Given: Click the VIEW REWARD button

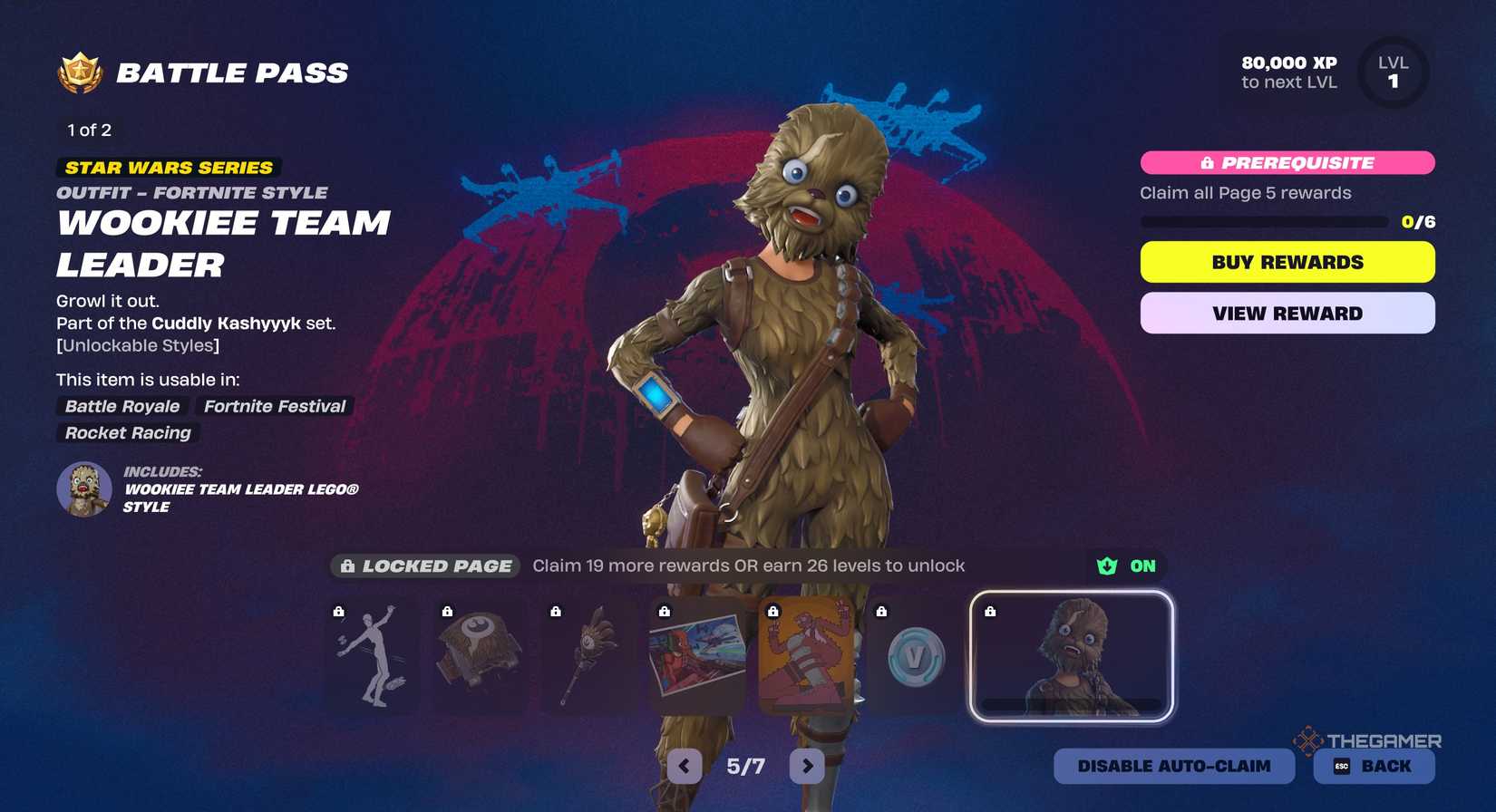Looking at the screenshot, I should (x=1287, y=313).
